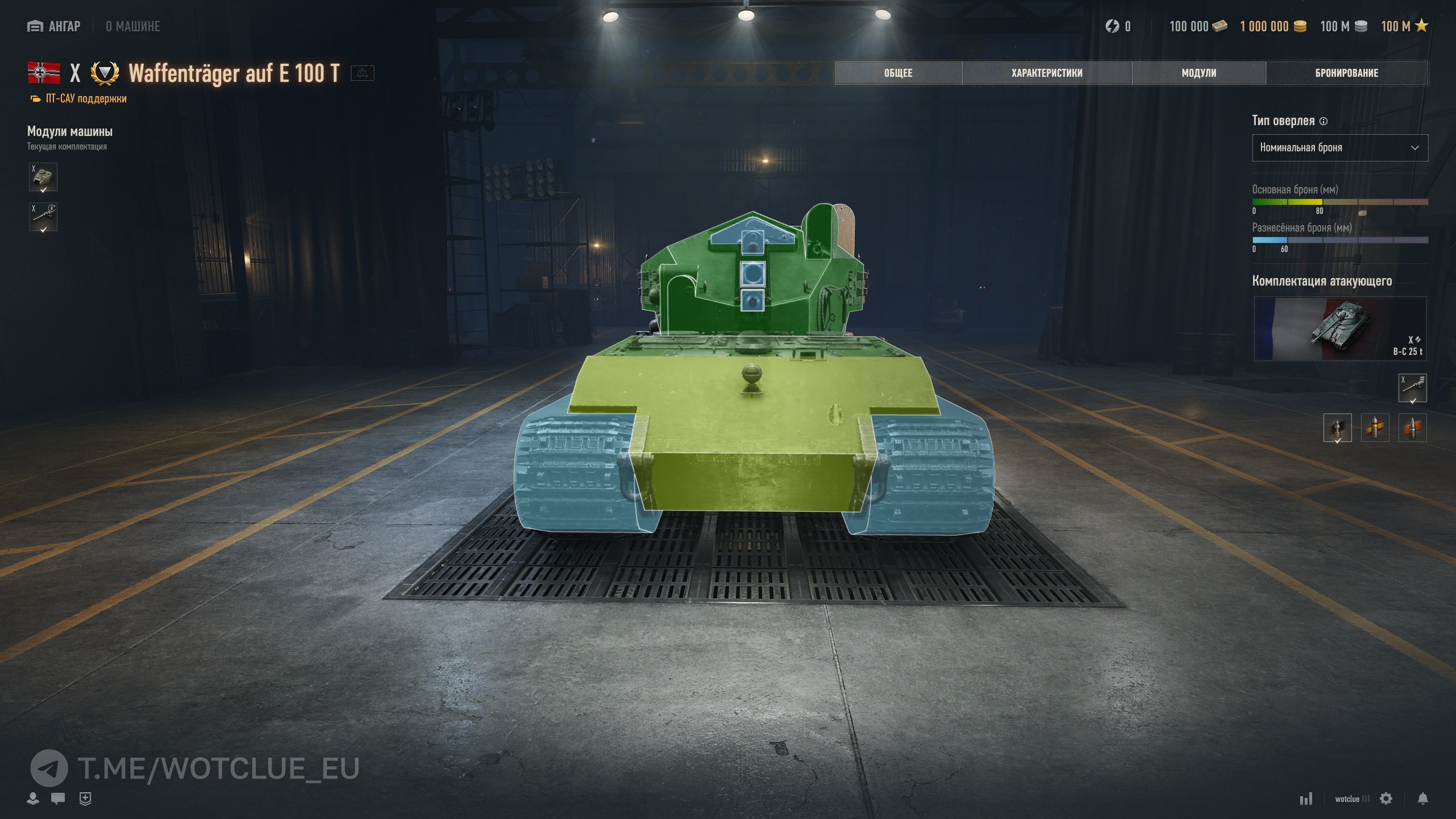Select the attacker's tier X gun icon
This screenshot has width=1456, height=819.
click(x=1412, y=388)
